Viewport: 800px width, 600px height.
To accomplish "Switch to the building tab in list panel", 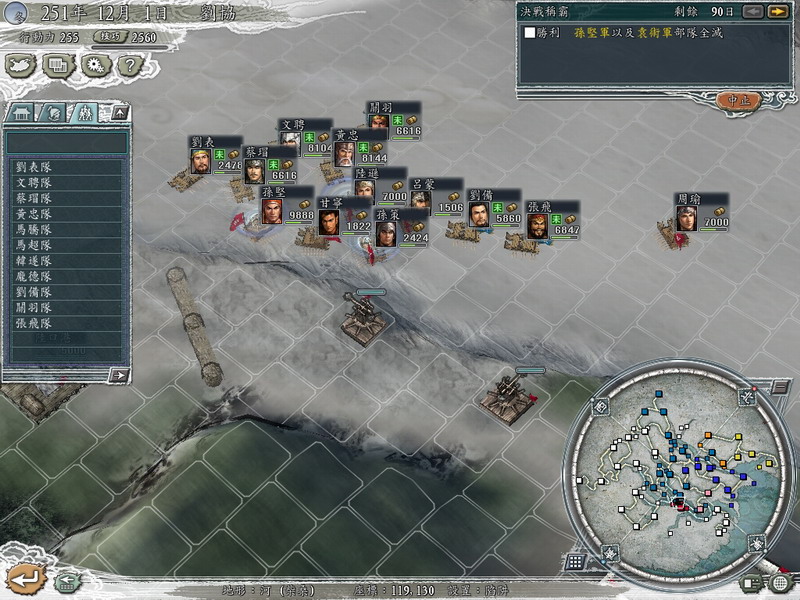I will coord(22,112).
